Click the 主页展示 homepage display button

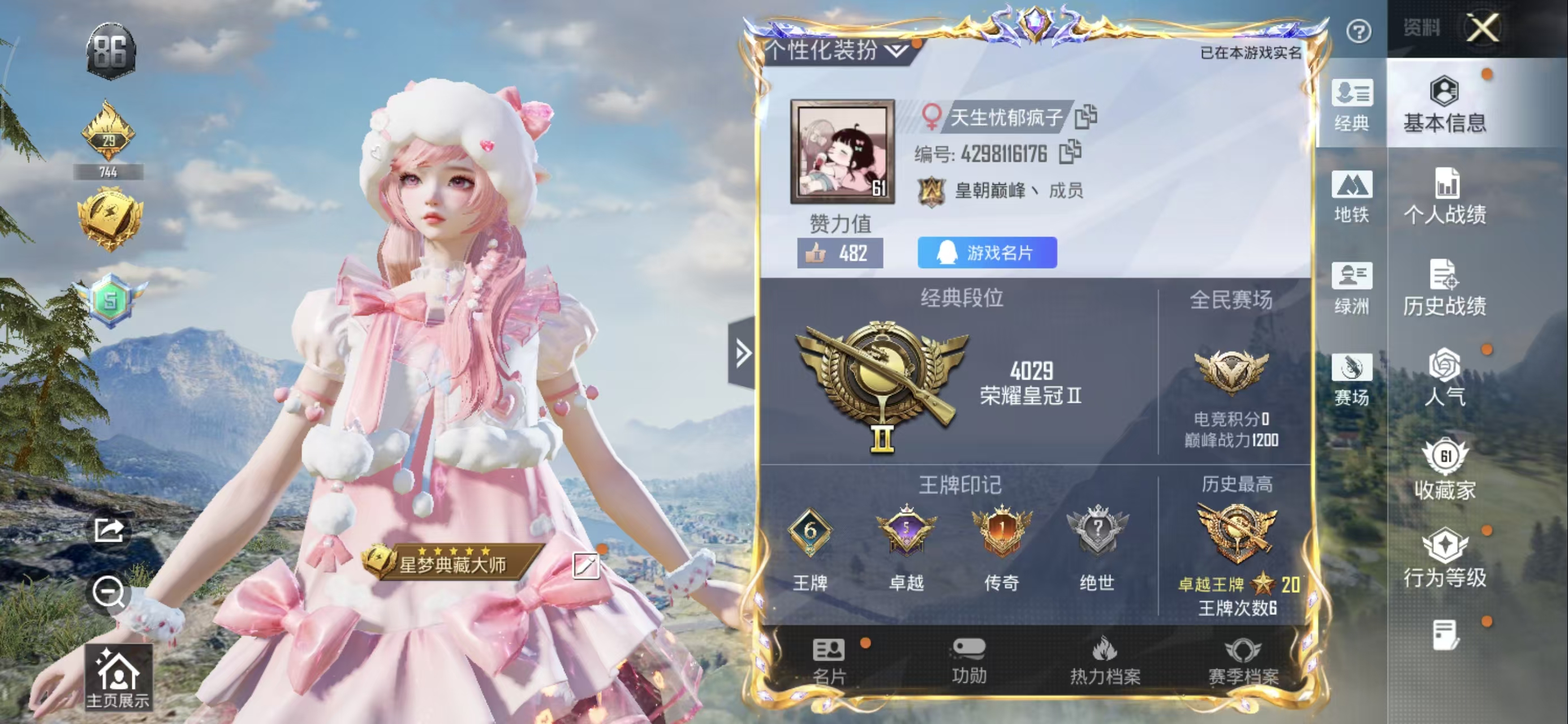tap(118, 678)
